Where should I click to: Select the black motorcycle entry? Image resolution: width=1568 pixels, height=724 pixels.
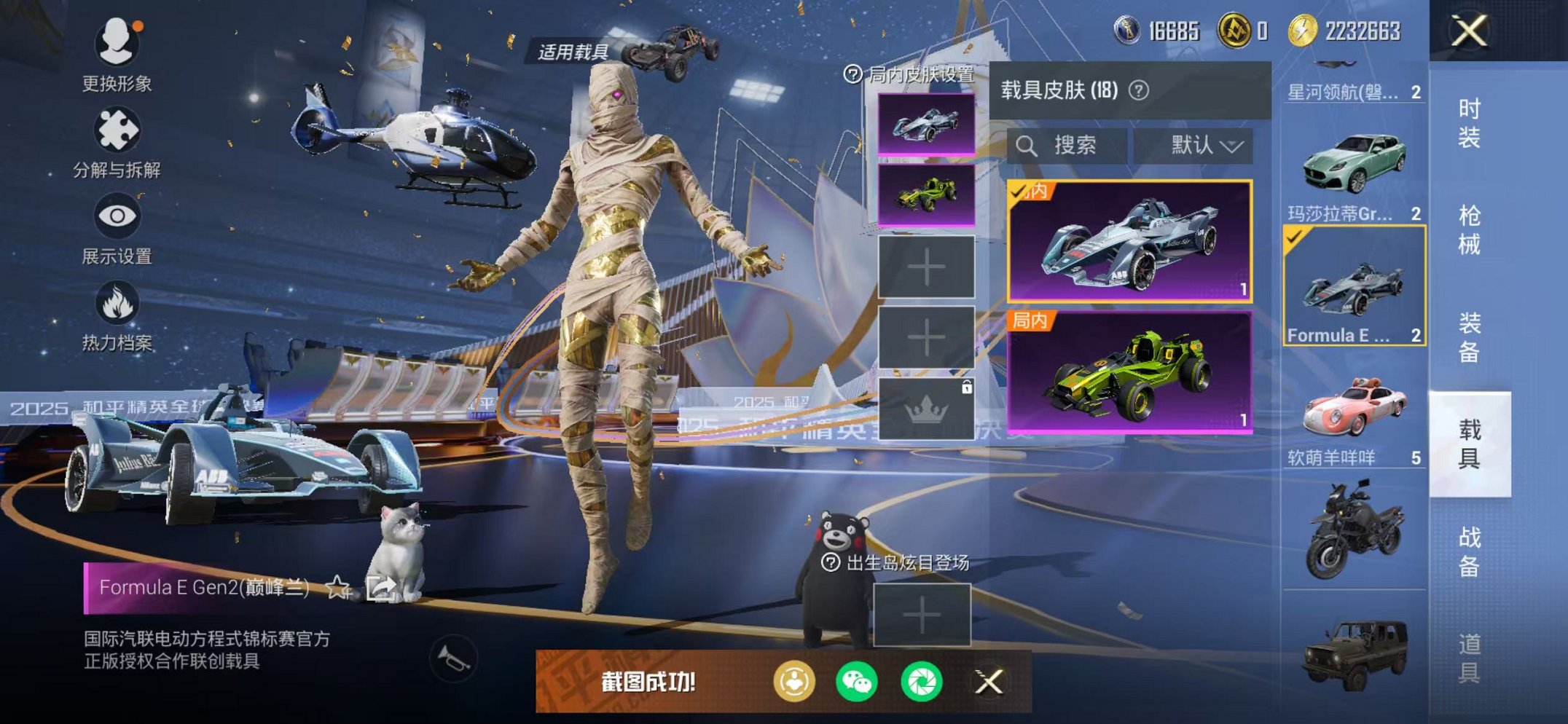pyautogui.click(x=1354, y=530)
